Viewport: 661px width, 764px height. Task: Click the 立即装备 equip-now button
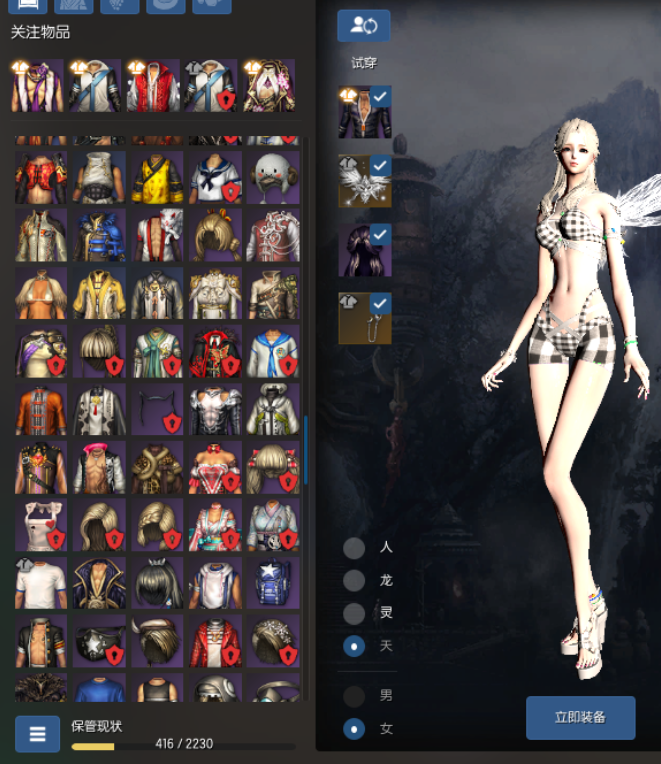coord(580,717)
